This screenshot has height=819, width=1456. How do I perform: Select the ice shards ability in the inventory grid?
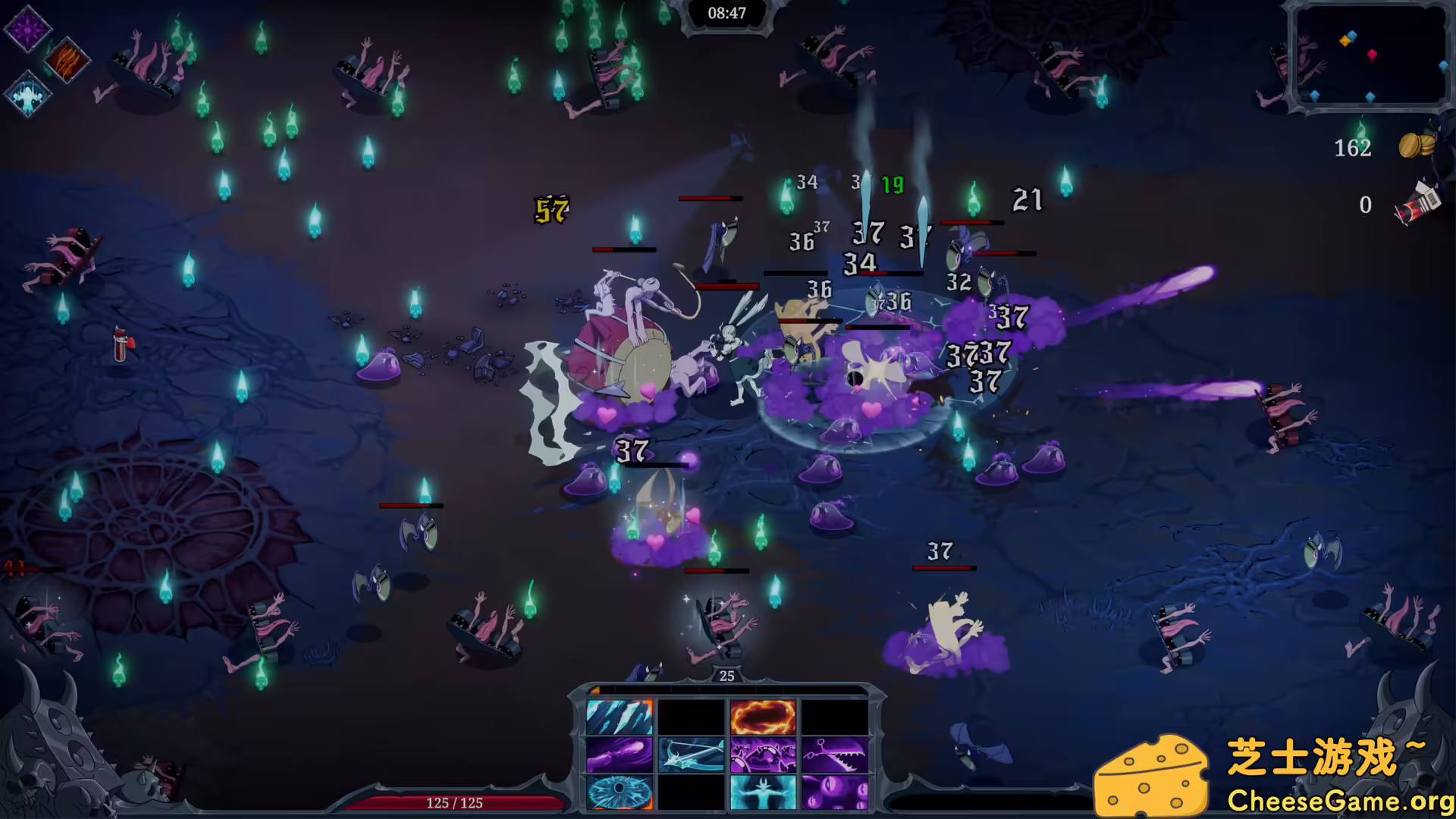pyautogui.click(x=620, y=717)
